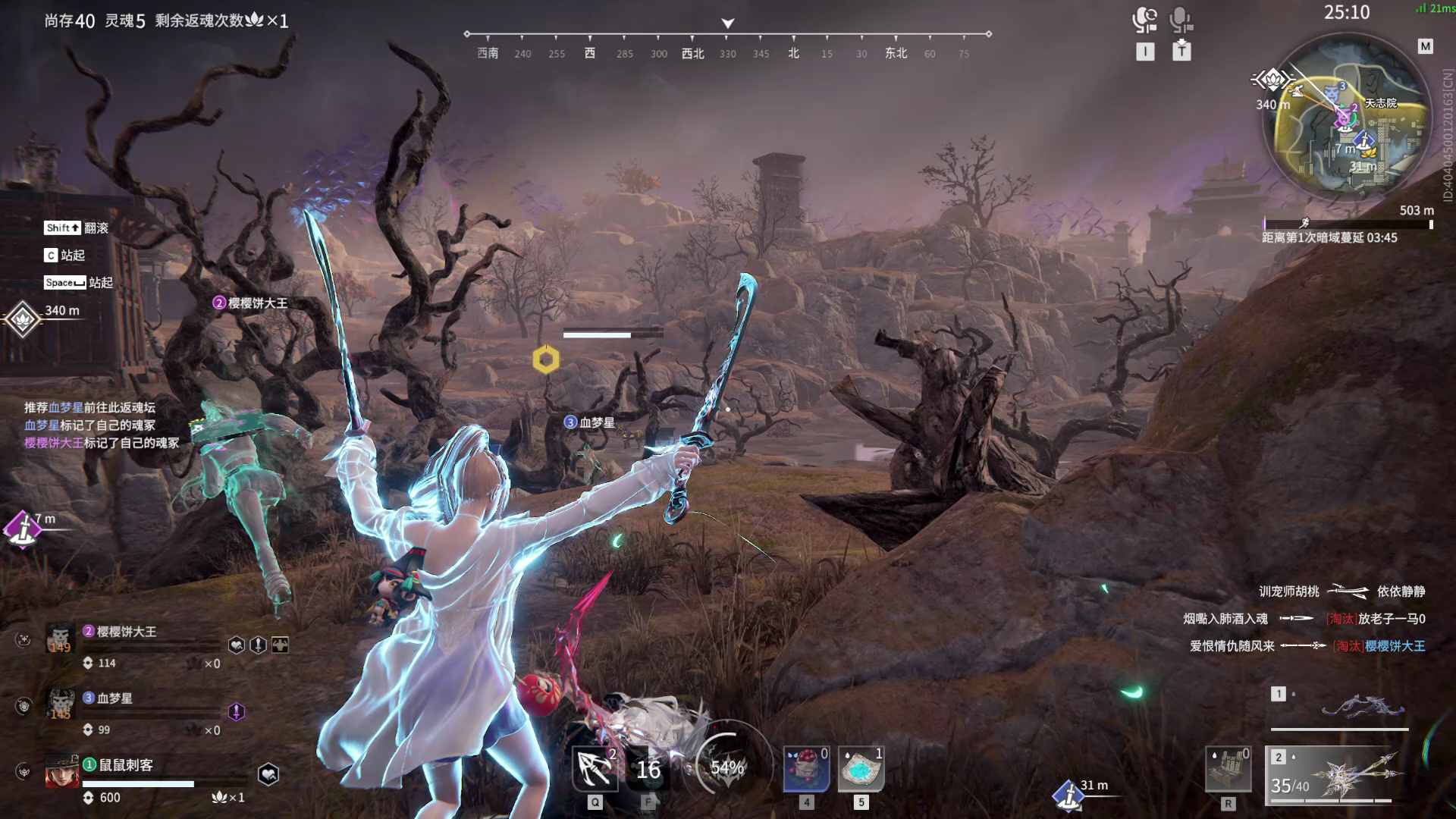Activate the Q crossbow skill icon
This screenshot has width=1456, height=819.
(595, 769)
